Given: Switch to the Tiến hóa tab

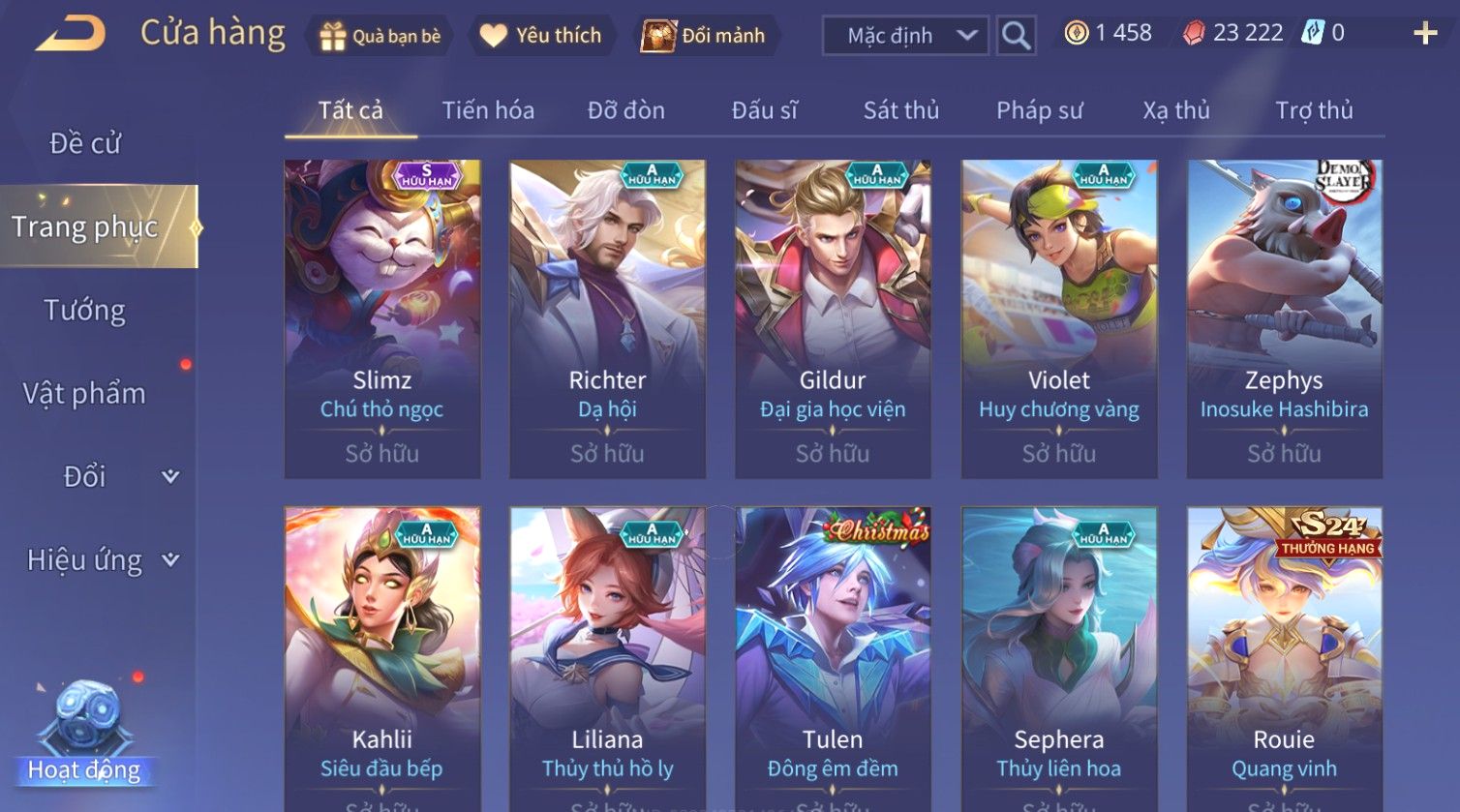Looking at the screenshot, I should 488,110.
